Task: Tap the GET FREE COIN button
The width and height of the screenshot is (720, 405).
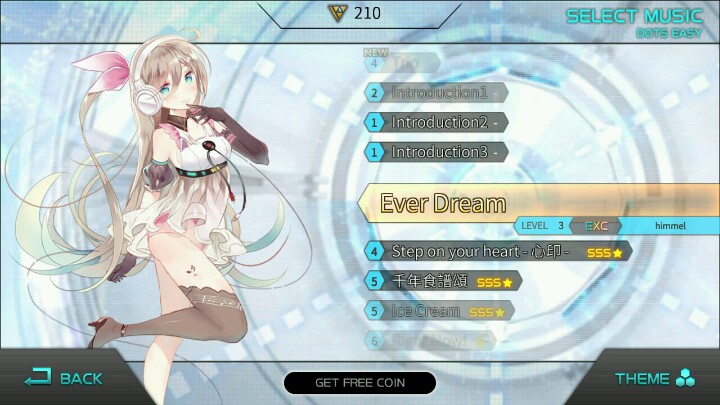Action: click(360, 383)
